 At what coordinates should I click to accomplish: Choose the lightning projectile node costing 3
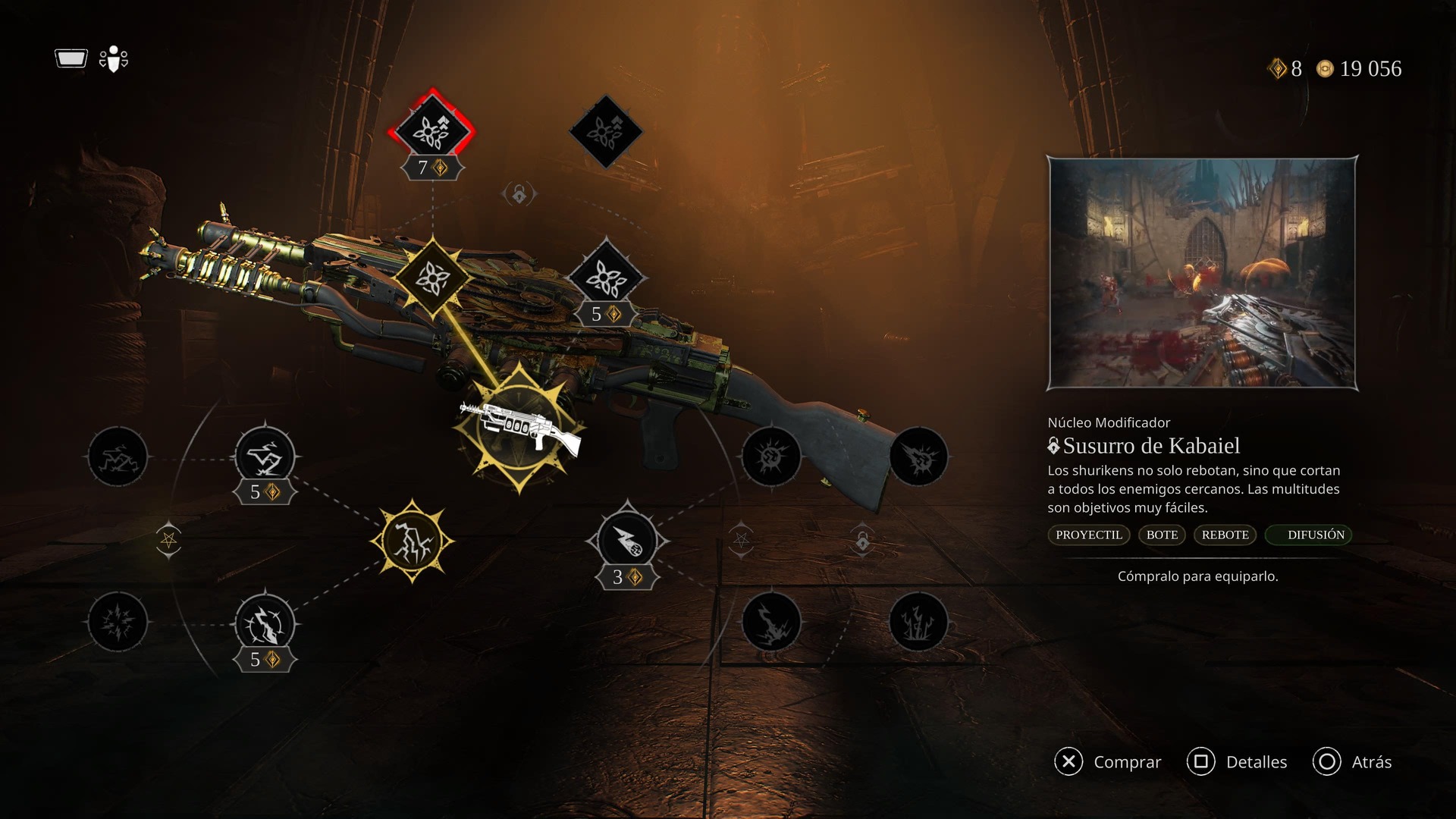(627, 541)
